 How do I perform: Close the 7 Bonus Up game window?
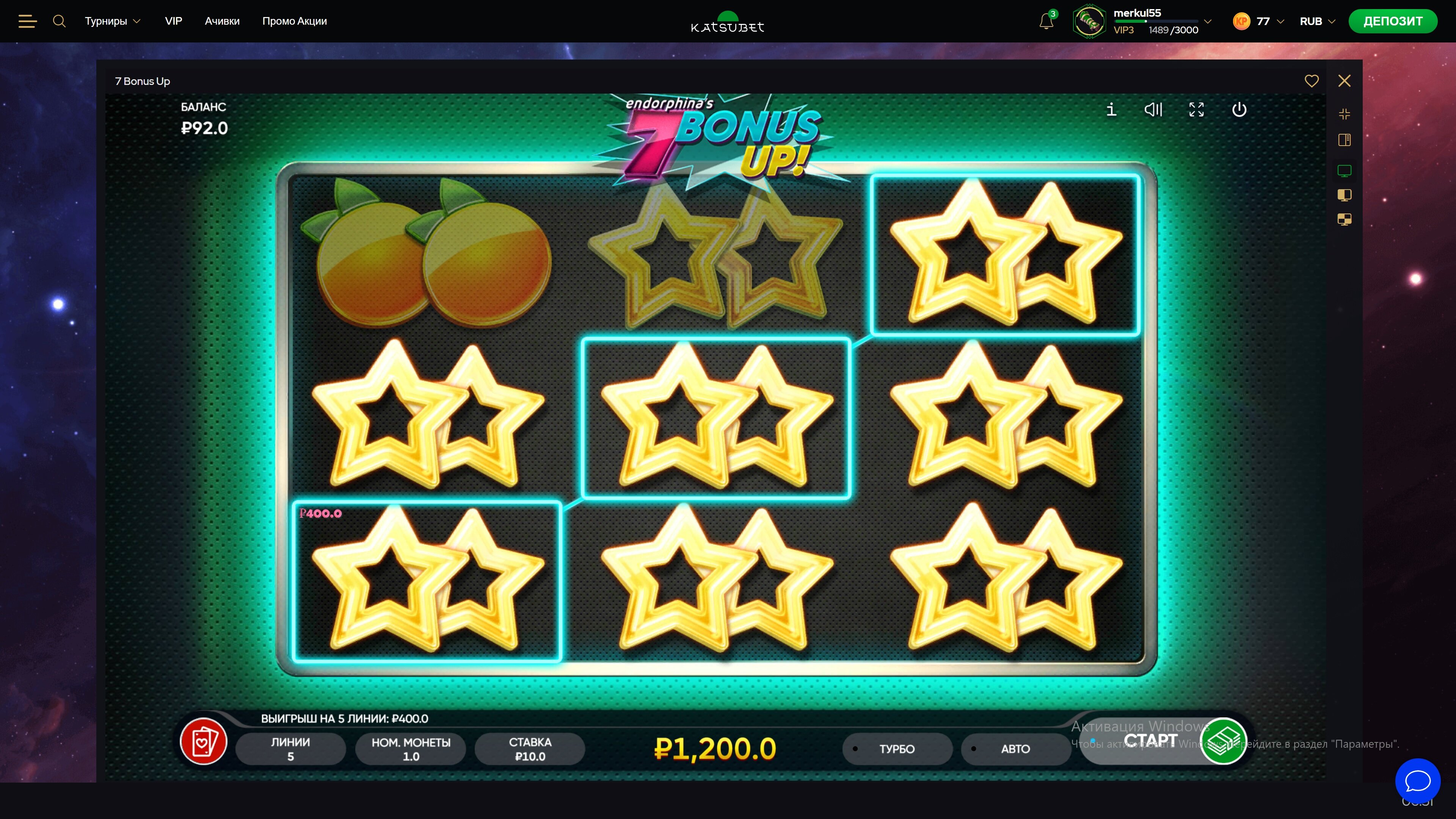[x=1344, y=81]
